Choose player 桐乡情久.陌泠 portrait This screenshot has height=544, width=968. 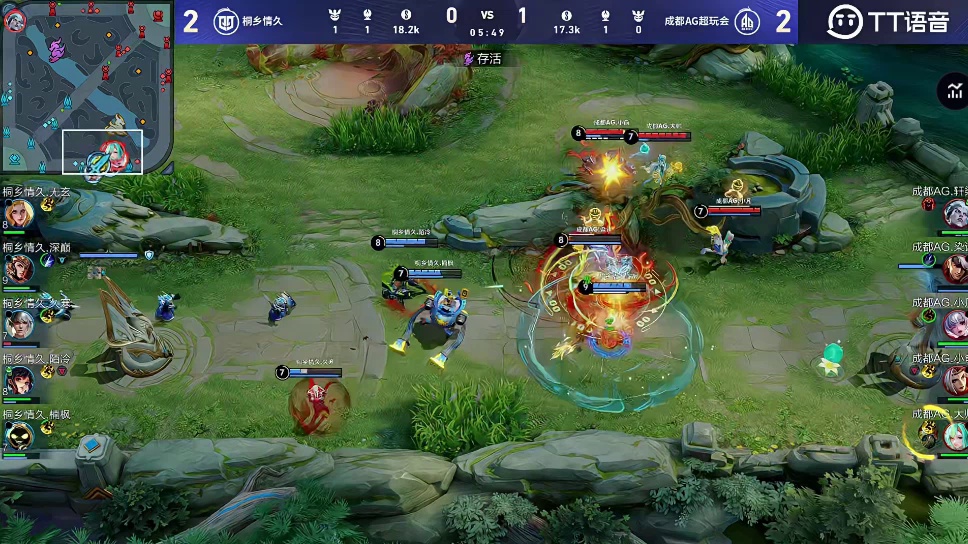coord(18,379)
